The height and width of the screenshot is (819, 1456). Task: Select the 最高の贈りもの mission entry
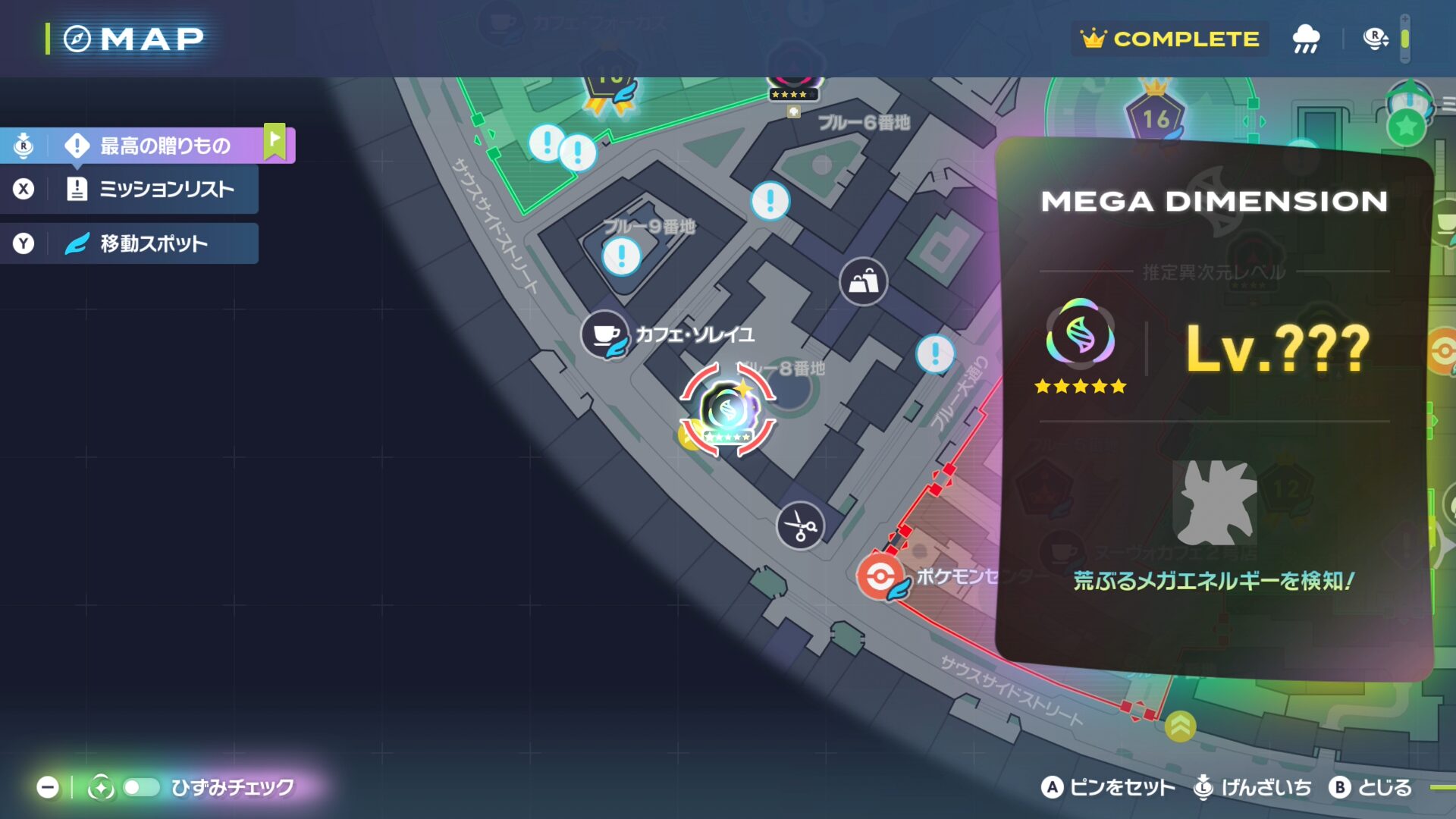click(165, 146)
